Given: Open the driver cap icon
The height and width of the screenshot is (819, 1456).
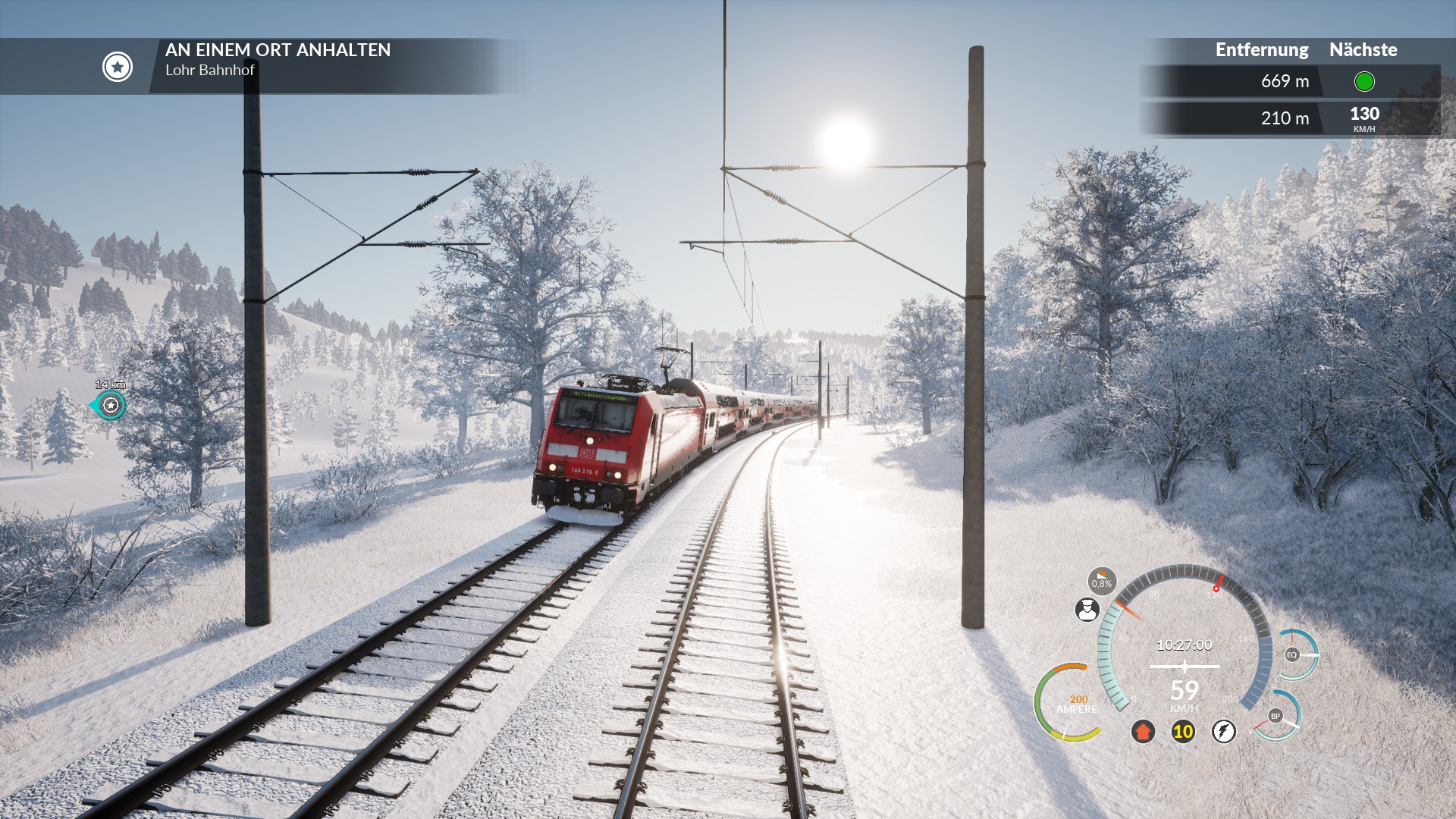Looking at the screenshot, I should click(1087, 609).
